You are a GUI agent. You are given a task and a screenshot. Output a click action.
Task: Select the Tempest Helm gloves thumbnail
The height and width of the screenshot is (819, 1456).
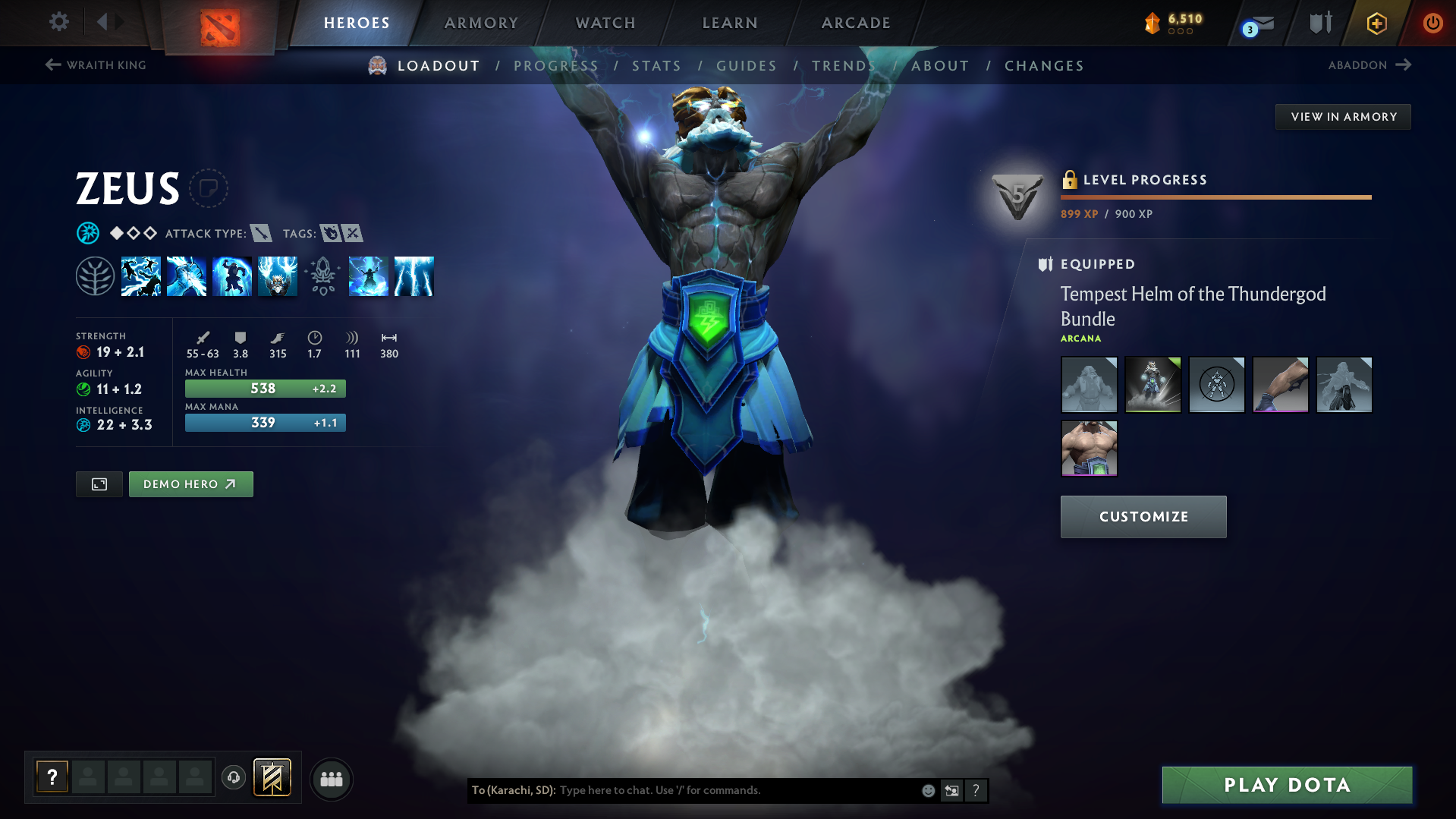click(1280, 385)
